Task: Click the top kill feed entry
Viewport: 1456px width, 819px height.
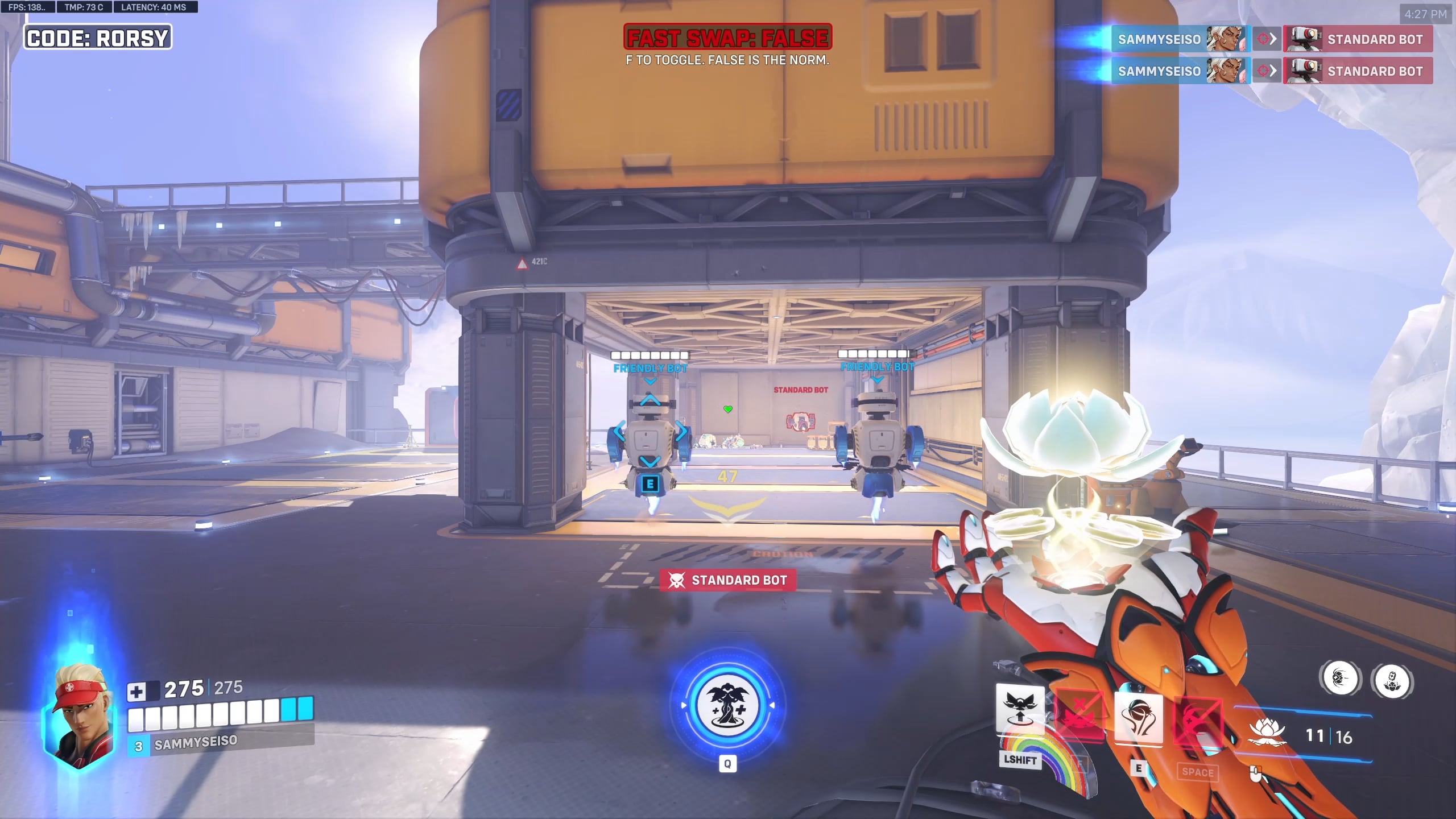Action: click(x=1272, y=39)
